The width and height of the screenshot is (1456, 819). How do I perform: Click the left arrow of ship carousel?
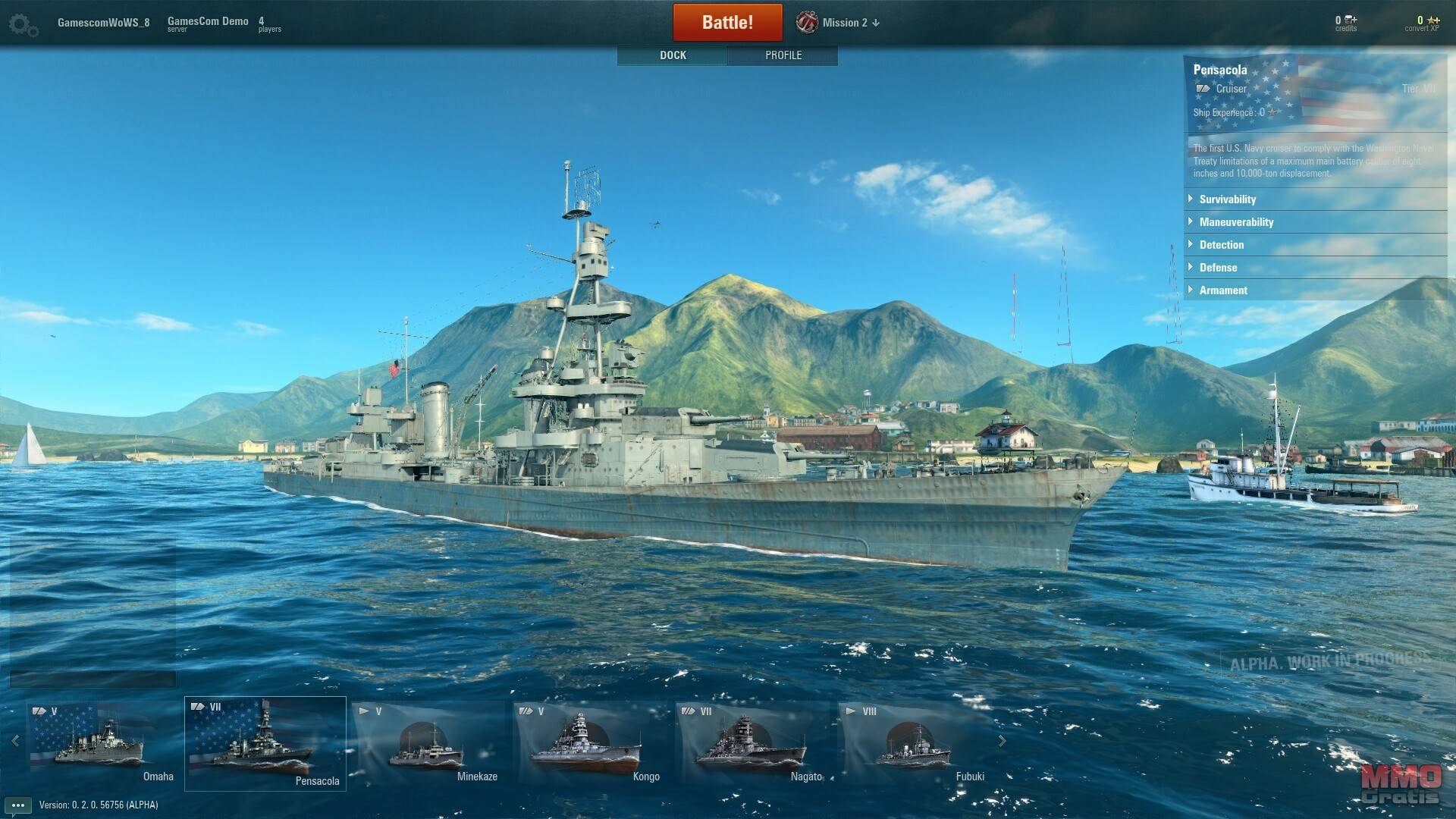click(15, 741)
